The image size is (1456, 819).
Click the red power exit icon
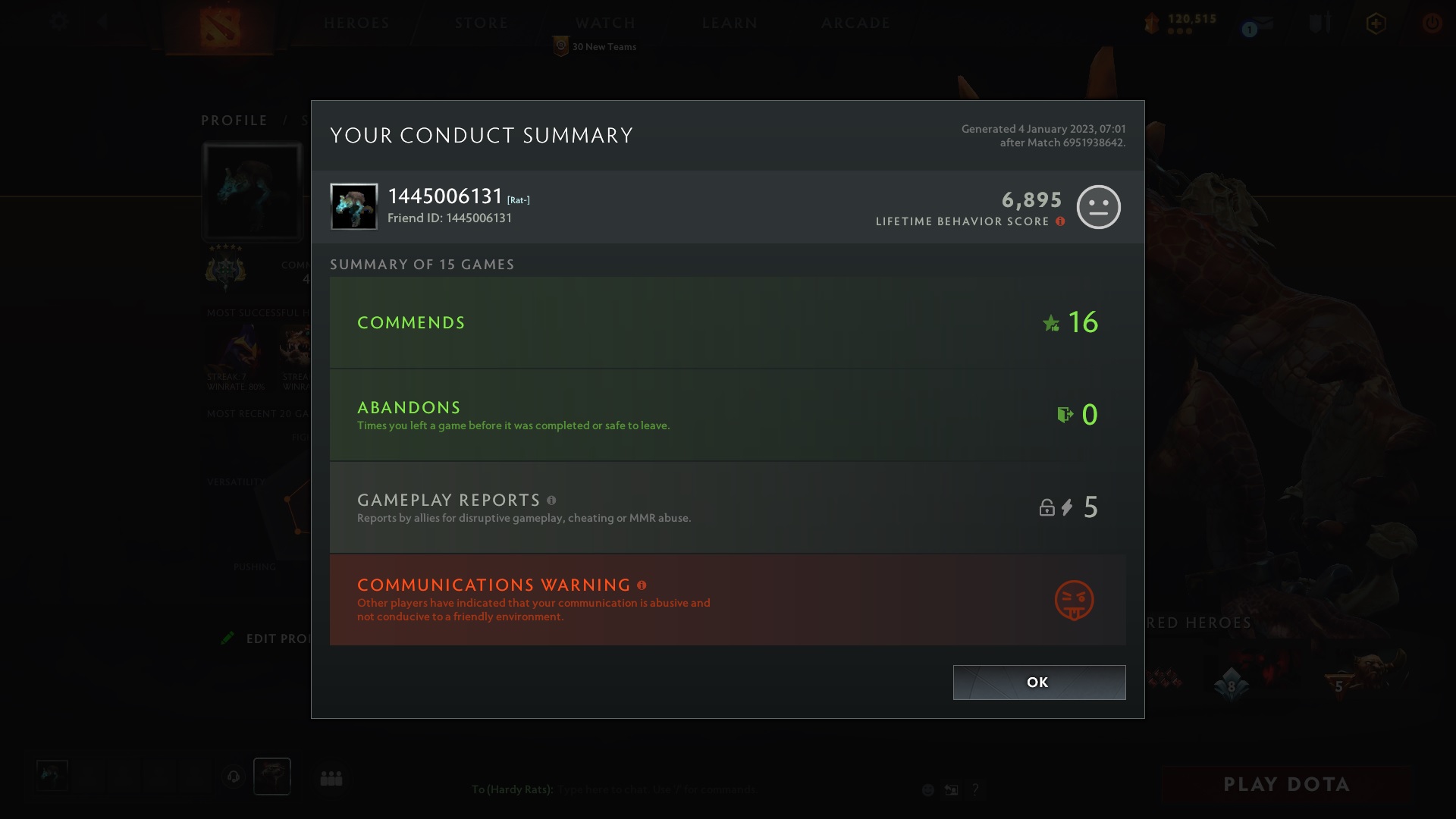coord(1432,24)
